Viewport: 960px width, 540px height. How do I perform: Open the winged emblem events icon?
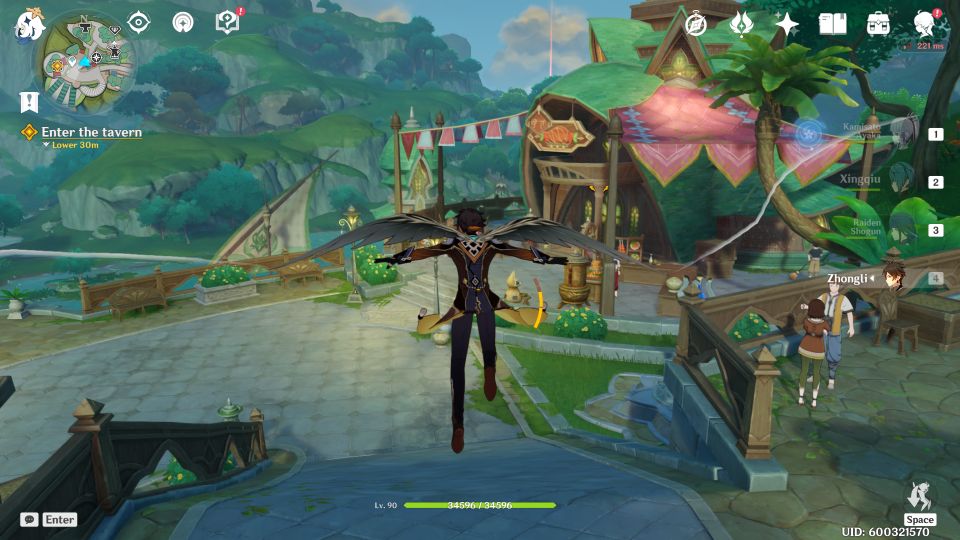741,24
